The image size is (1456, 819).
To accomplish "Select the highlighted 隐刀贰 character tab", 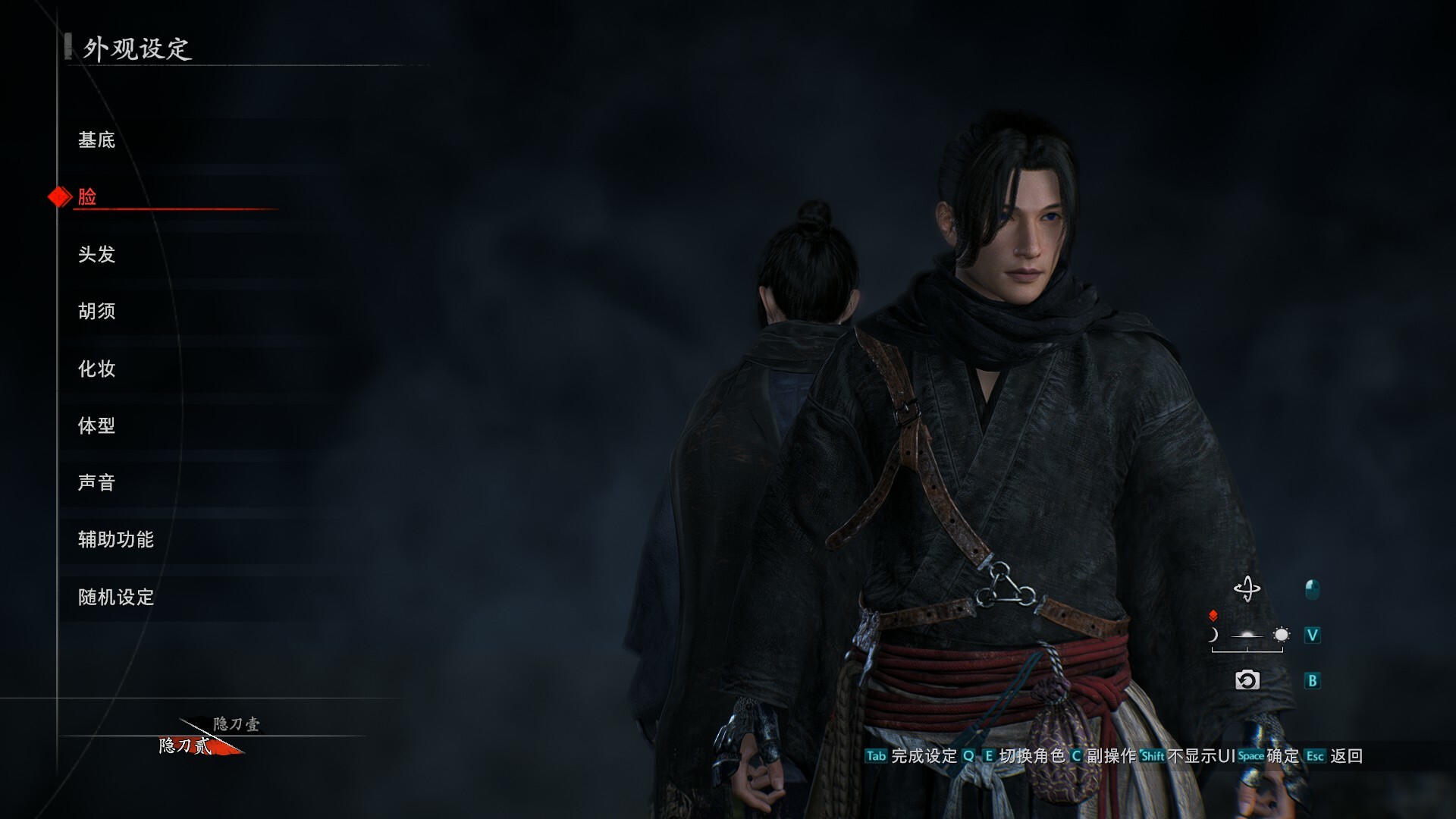I will (186, 746).
